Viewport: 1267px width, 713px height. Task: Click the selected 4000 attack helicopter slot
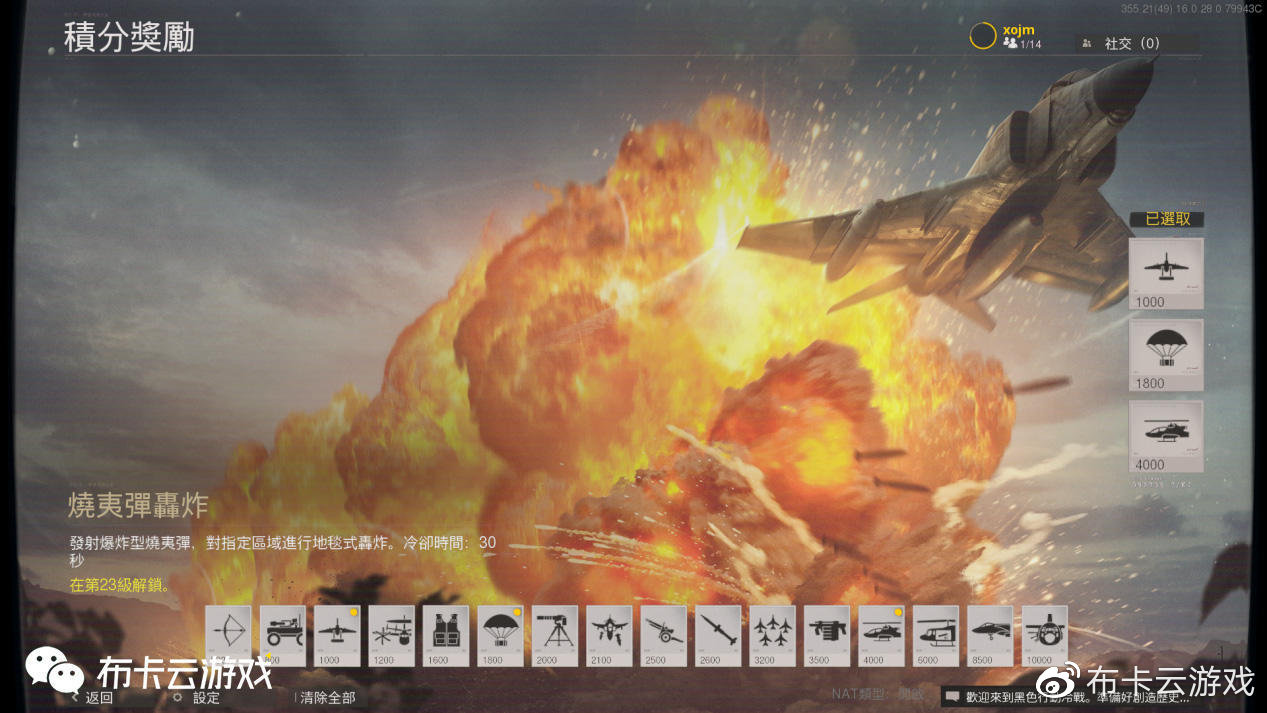[x=1166, y=435]
